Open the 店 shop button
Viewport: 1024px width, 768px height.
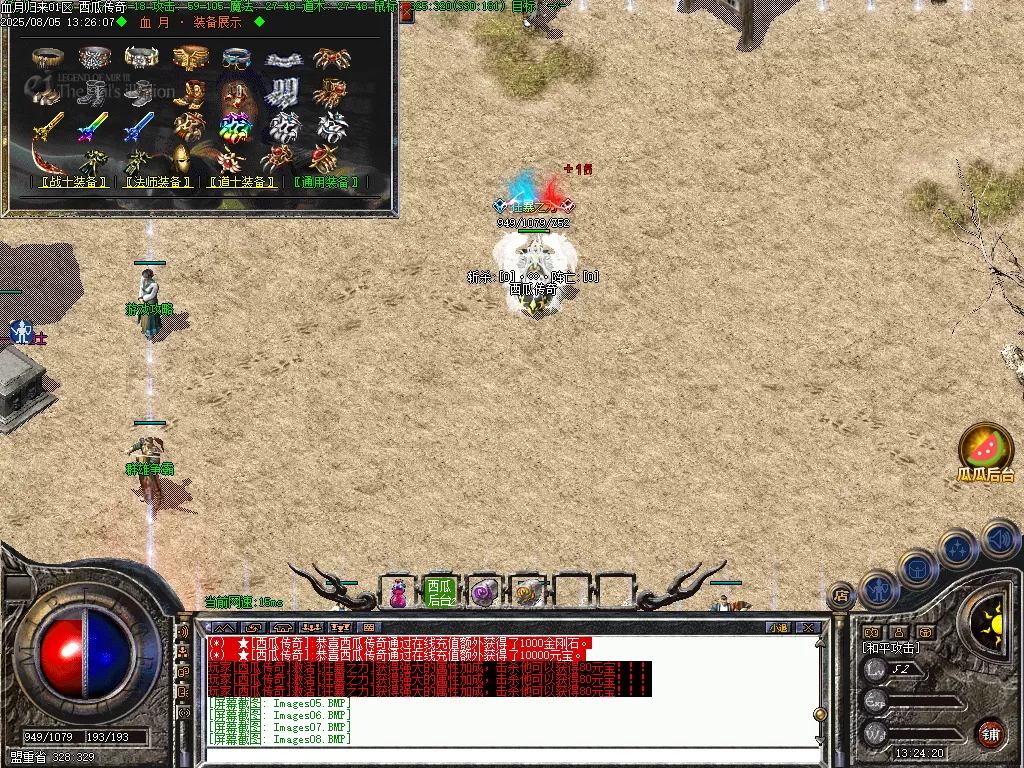842,596
